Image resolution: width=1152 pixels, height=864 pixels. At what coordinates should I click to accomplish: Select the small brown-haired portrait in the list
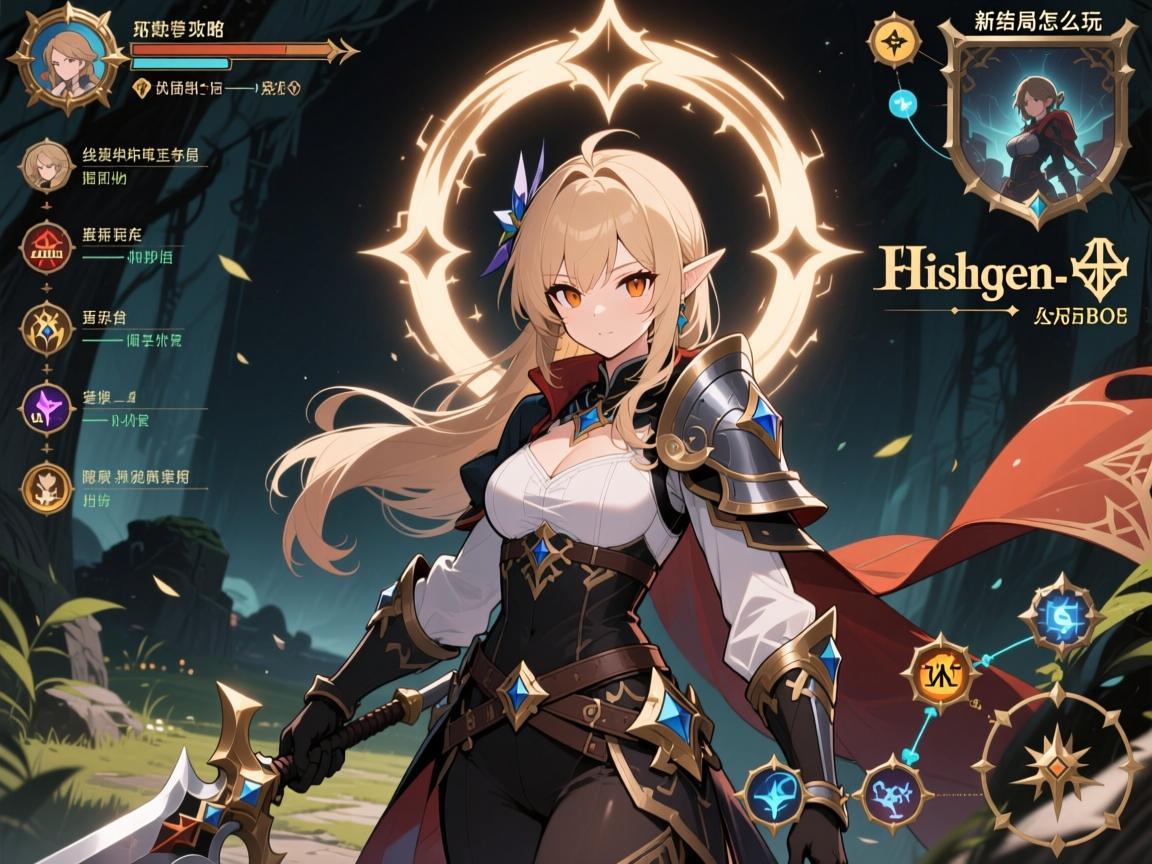click(x=43, y=167)
